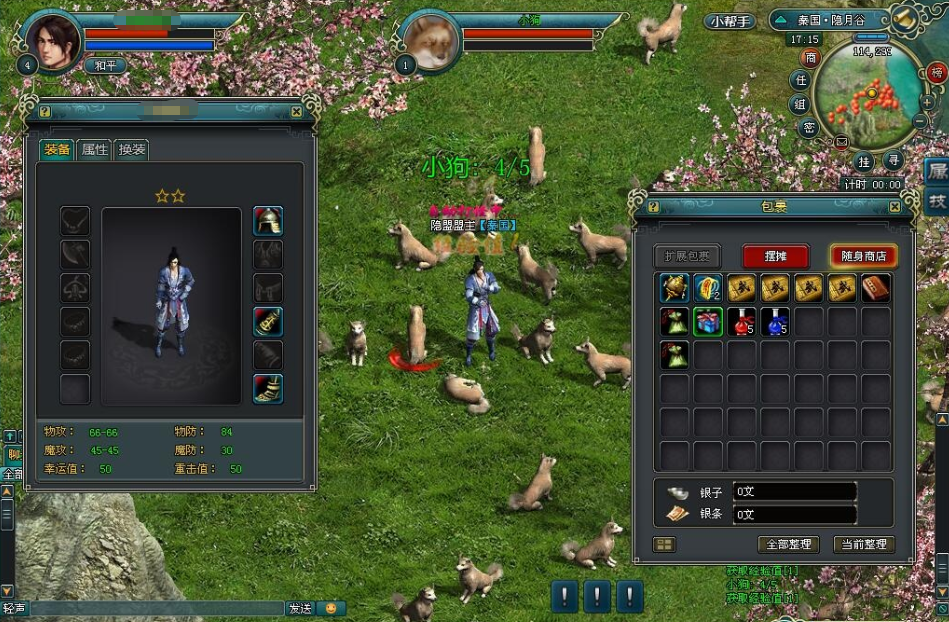The width and height of the screenshot is (949, 622).
Task: Select the blue potion stack in the bag
Action: pyautogui.click(x=775, y=322)
